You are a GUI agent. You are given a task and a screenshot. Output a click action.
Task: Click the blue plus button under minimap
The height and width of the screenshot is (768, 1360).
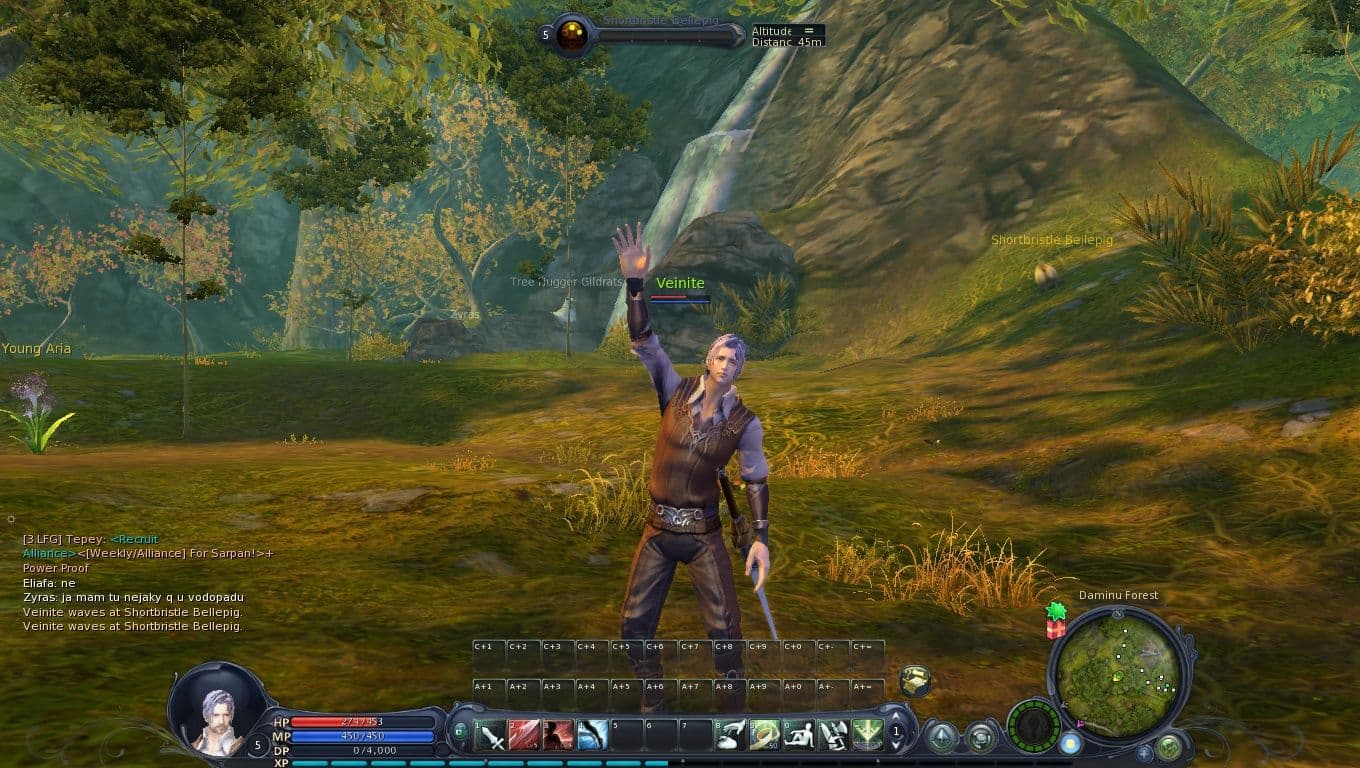pos(1144,752)
